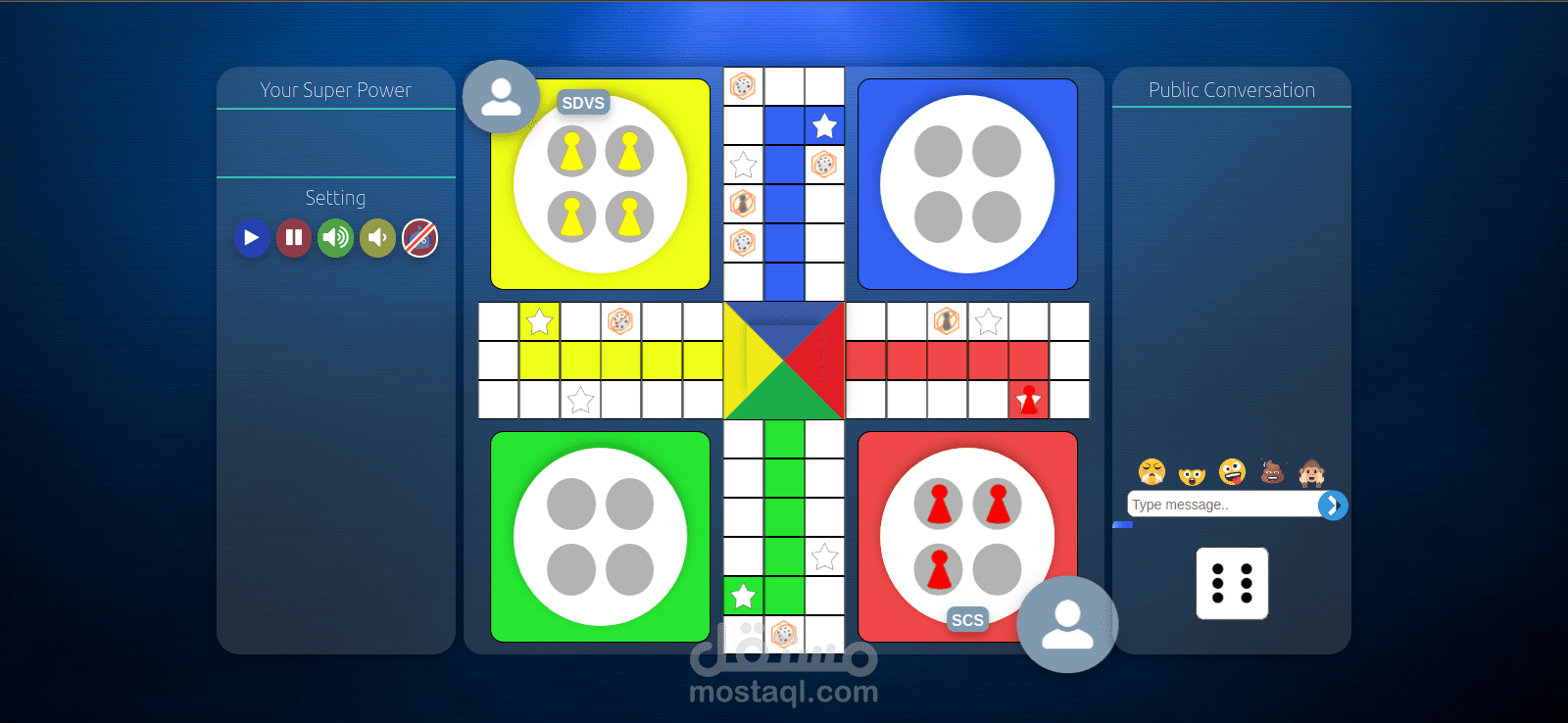The height and width of the screenshot is (723, 1568).
Task: Roll the dice in the chat panel
Action: pos(1232,584)
